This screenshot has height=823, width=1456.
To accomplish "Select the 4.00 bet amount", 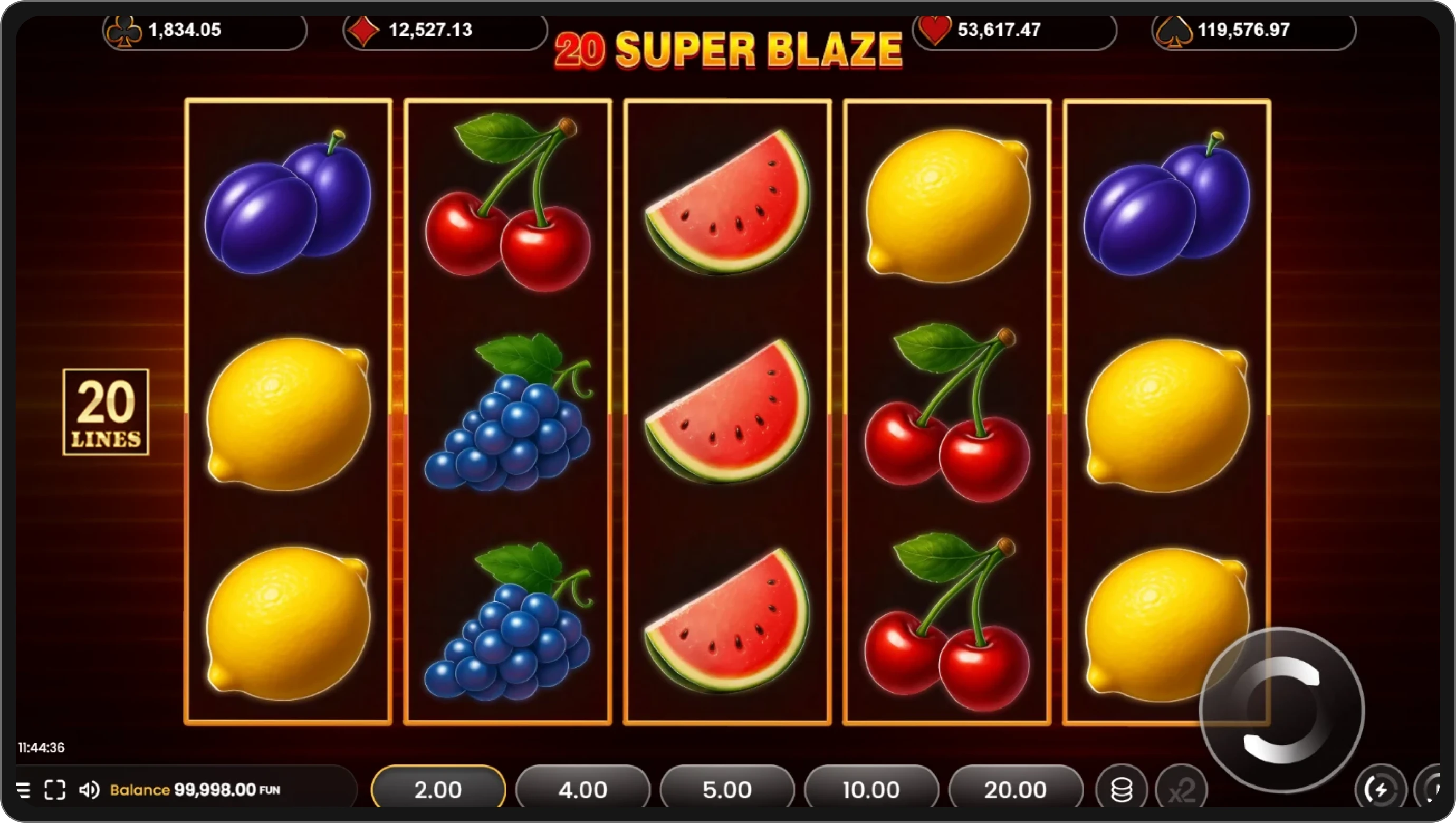I will pyautogui.click(x=583, y=789).
